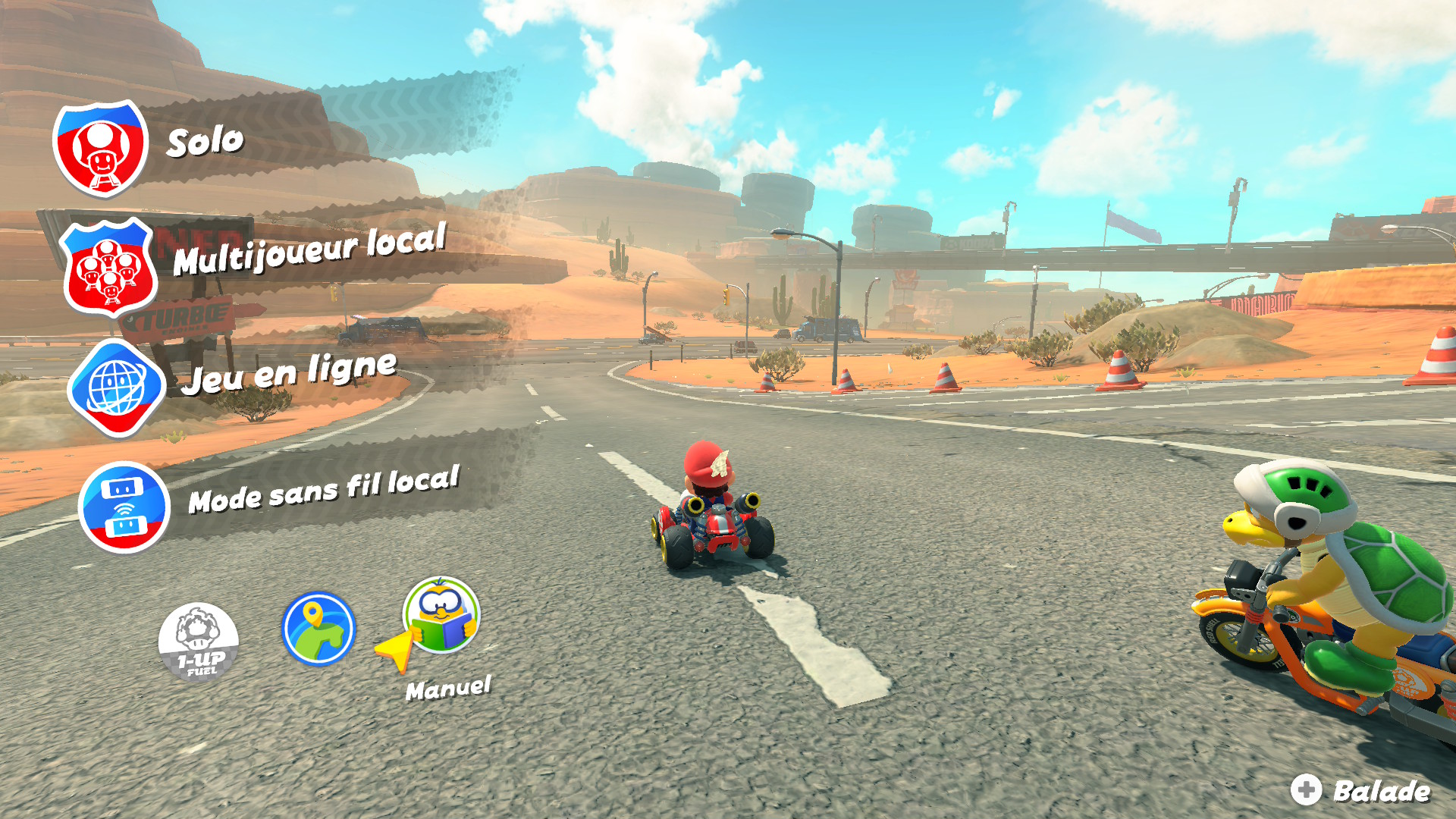
Task: Open the Manuel guide icon
Action: click(x=441, y=616)
